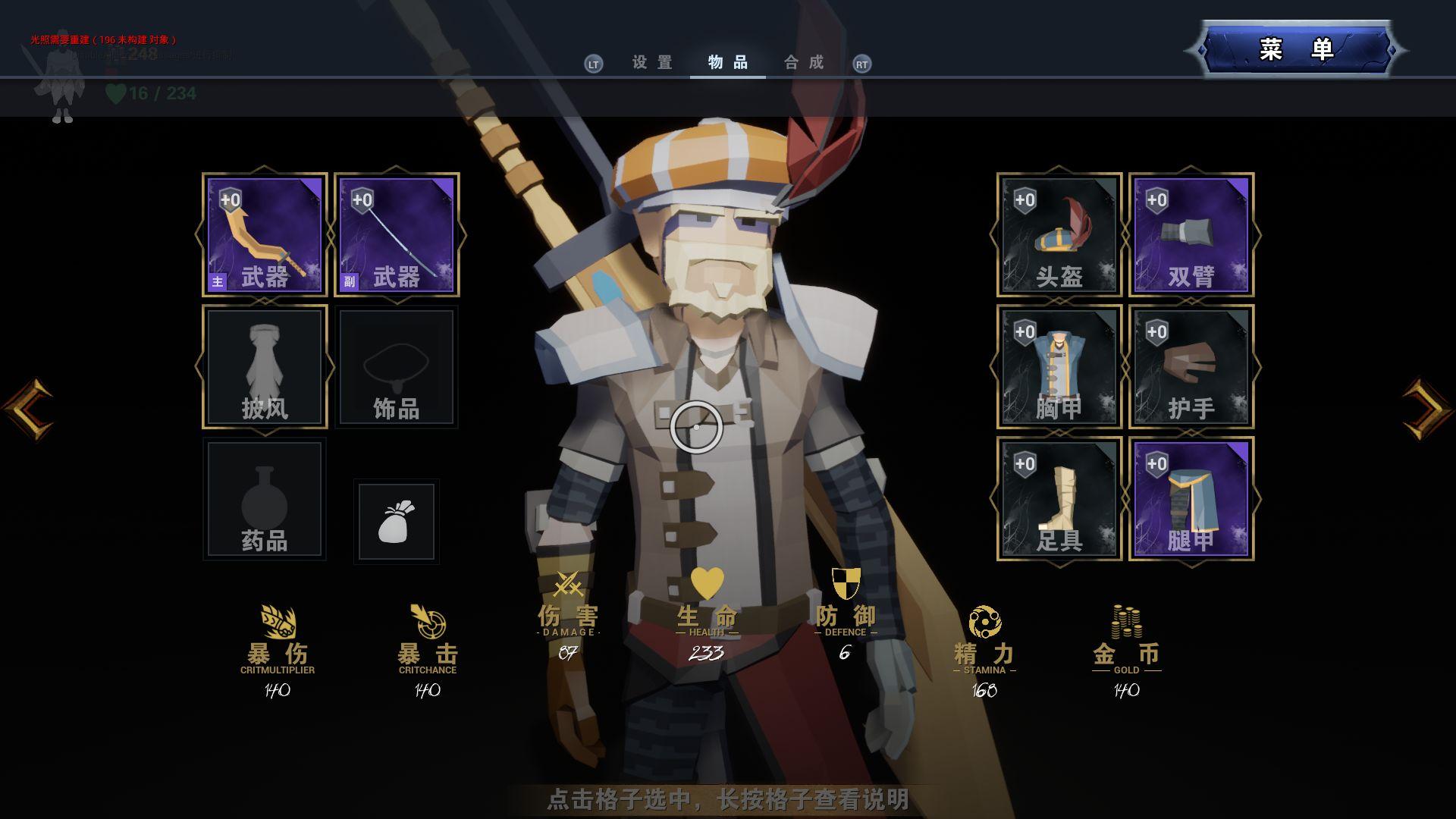The height and width of the screenshot is (819, 1456).
Task: Open the white pouch bag slot
Action: [x=397, y=522]
